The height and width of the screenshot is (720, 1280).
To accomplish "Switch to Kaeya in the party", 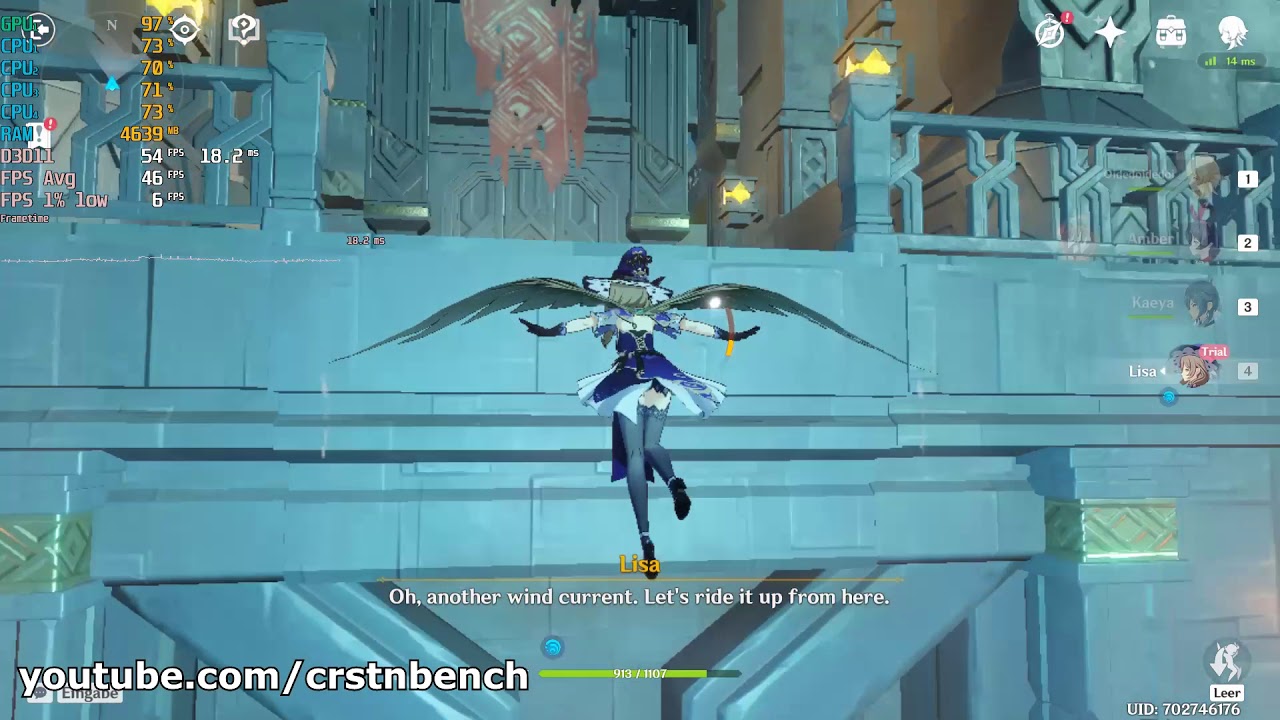I will [1200, 306].
